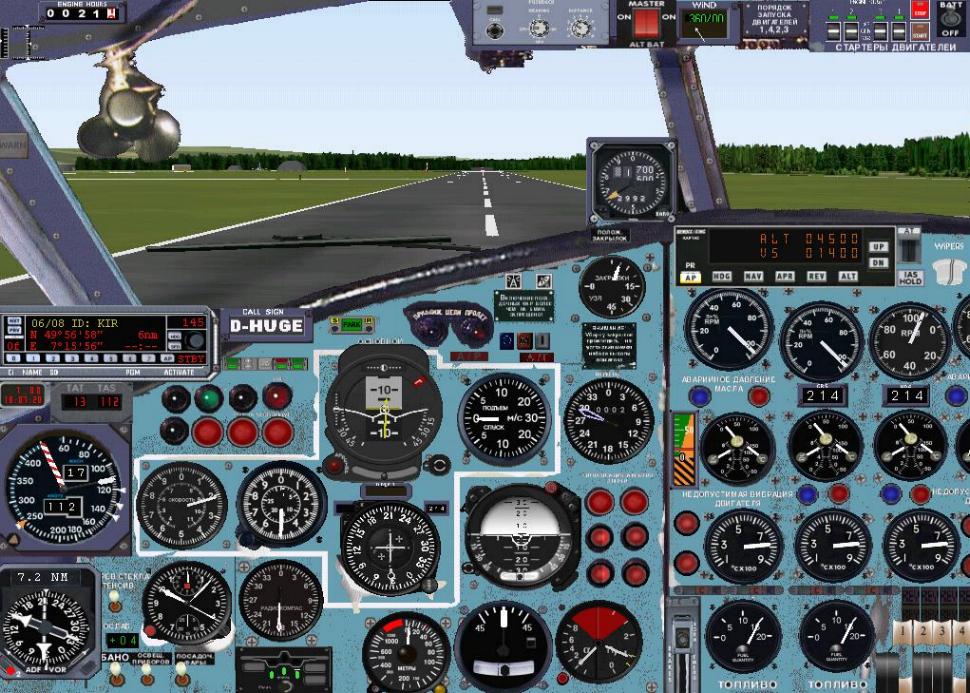
Task: Click the GPS NRST button
Action: click(13, 322)
